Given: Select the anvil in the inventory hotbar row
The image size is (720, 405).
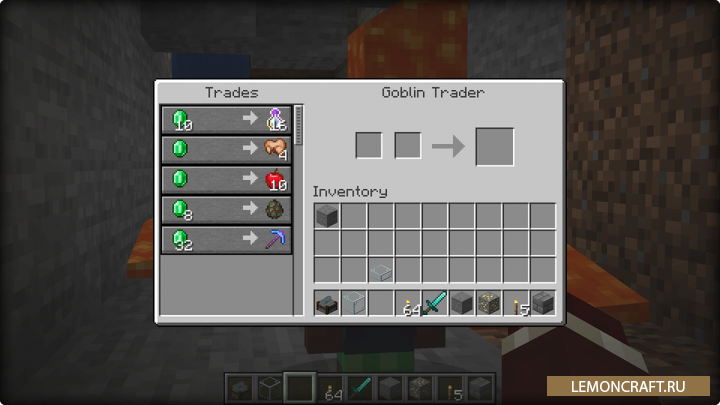Looking at the screenshot, I should (327, 303).
